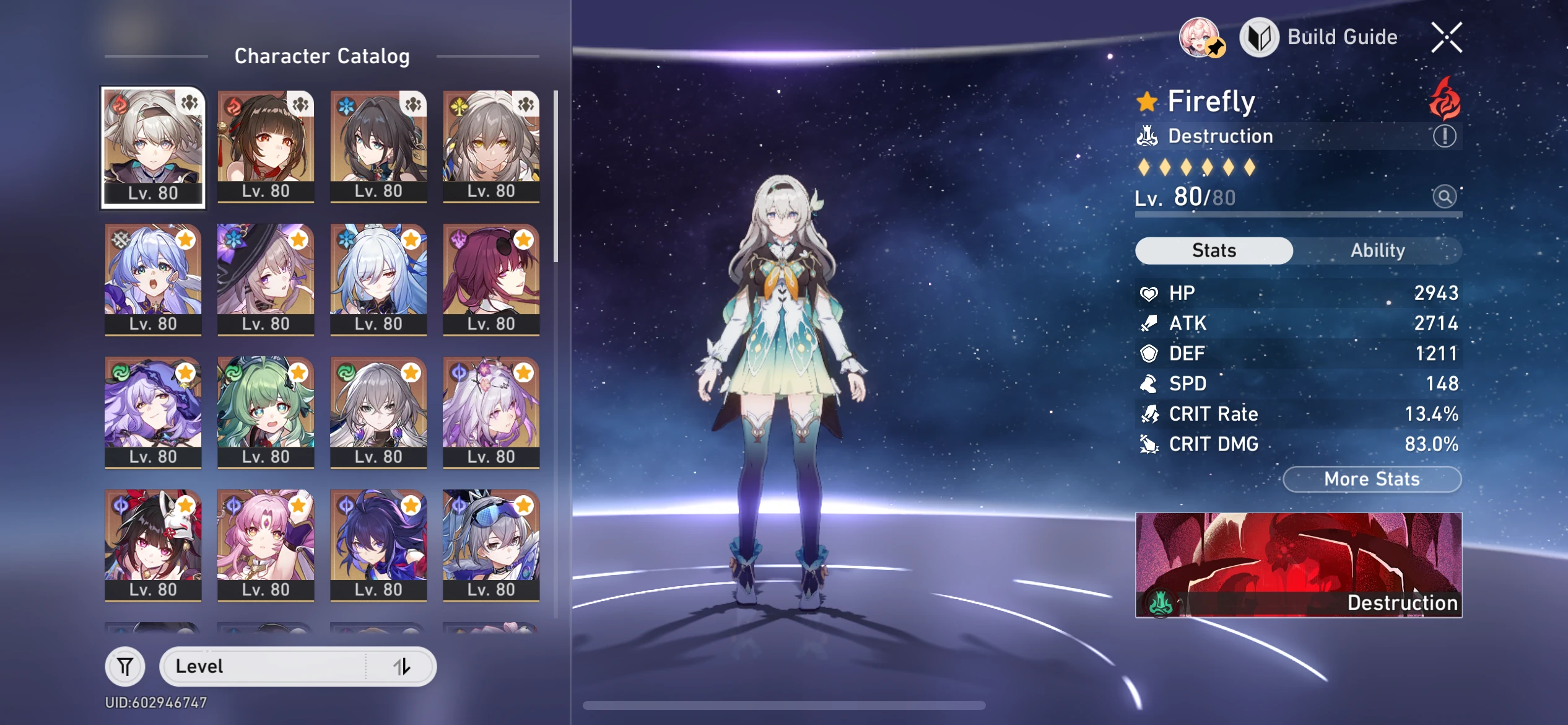Click the filter icon beside the Level sorter

click(126, 666)
